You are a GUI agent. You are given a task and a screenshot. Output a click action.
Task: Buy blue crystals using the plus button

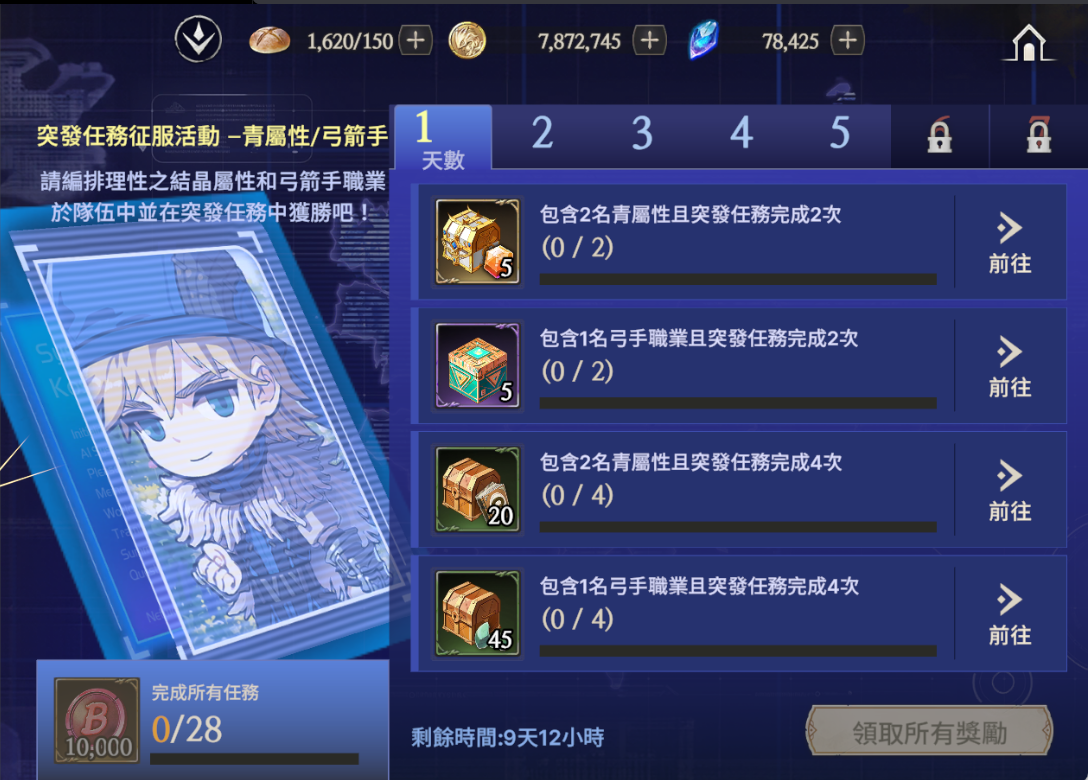(x=848, y=41)
